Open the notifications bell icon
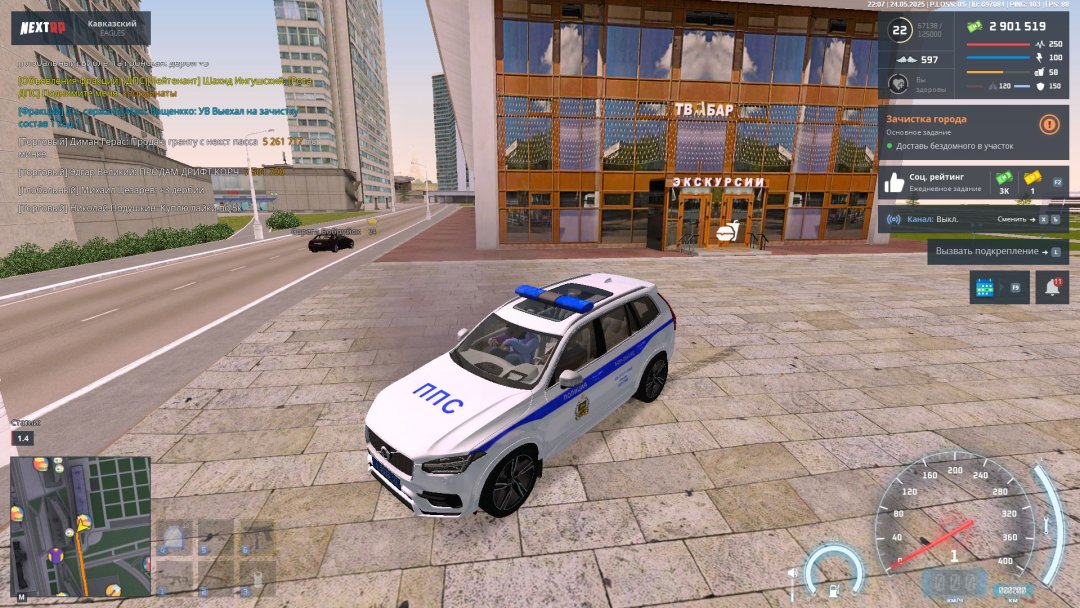Screen dimensions: 1080x608 click(1051, 287)
